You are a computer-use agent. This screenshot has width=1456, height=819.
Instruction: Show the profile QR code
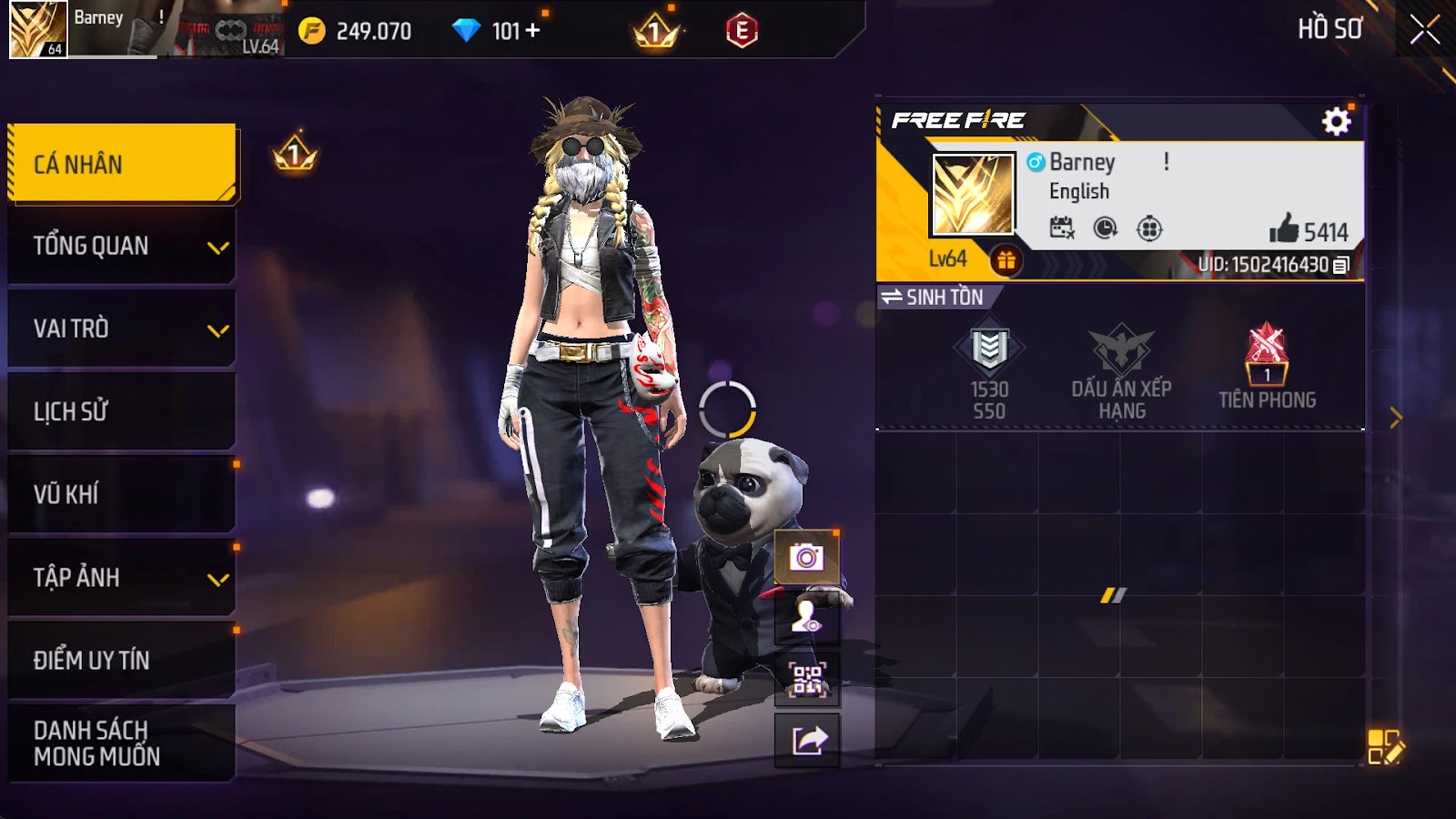point(806,680)
